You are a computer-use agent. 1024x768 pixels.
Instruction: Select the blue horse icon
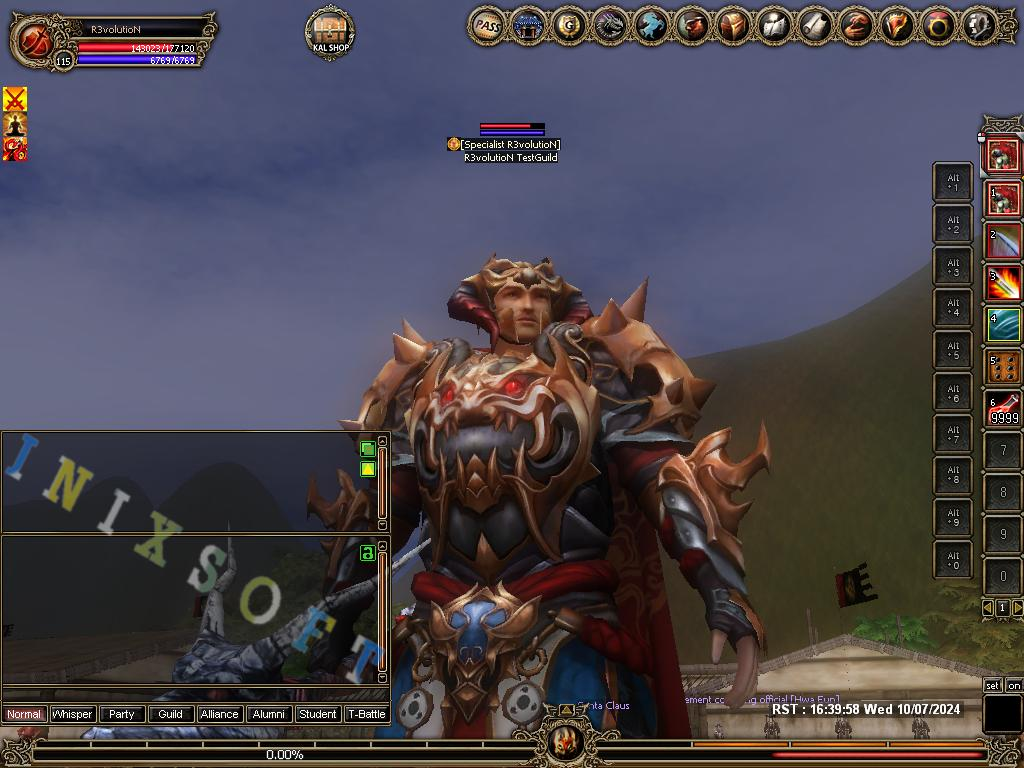651,26
